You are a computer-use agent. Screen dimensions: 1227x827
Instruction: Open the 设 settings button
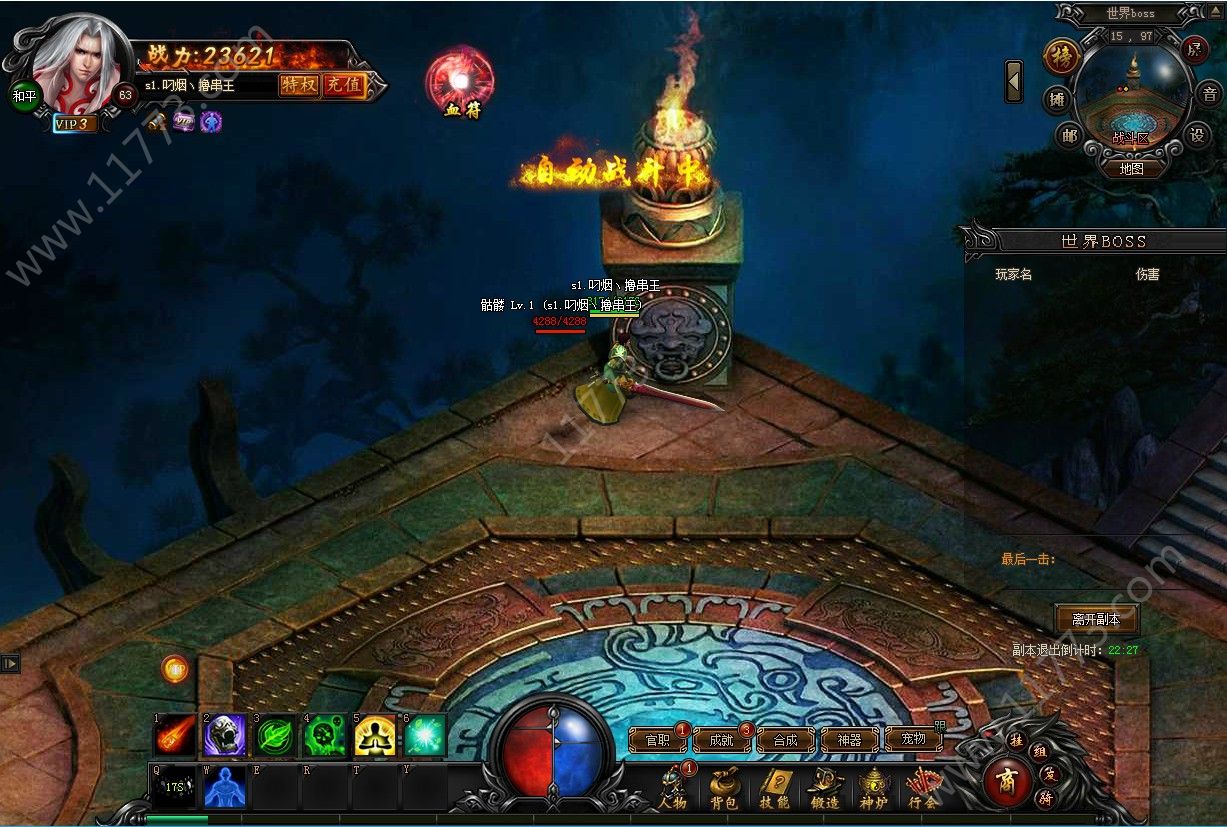coord(1197,135)
